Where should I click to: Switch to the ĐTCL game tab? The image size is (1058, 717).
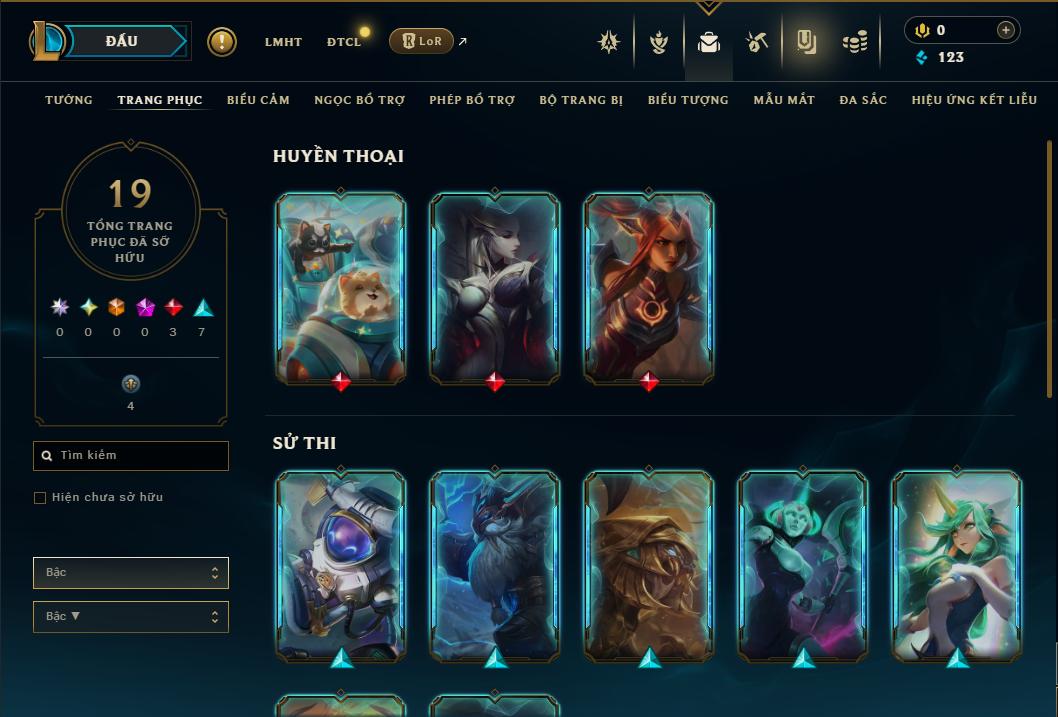coord(344,42)
